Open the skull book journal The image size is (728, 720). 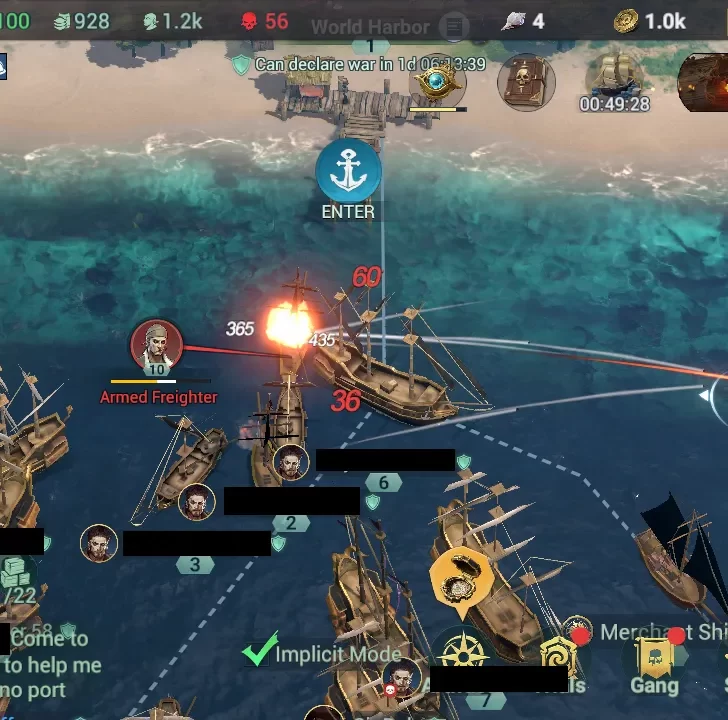click(x=526, y=82)
